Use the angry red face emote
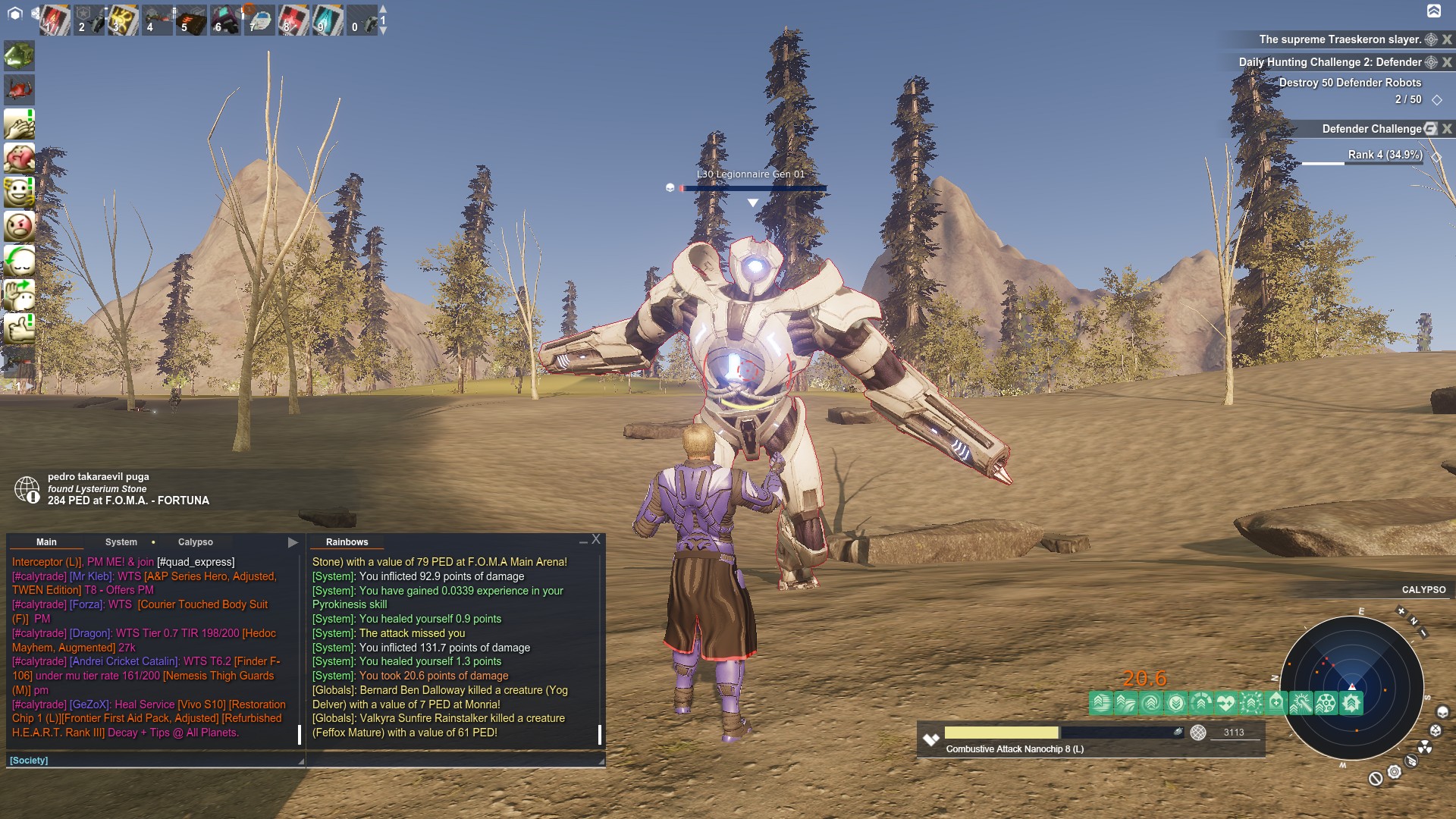 [19, 226]
